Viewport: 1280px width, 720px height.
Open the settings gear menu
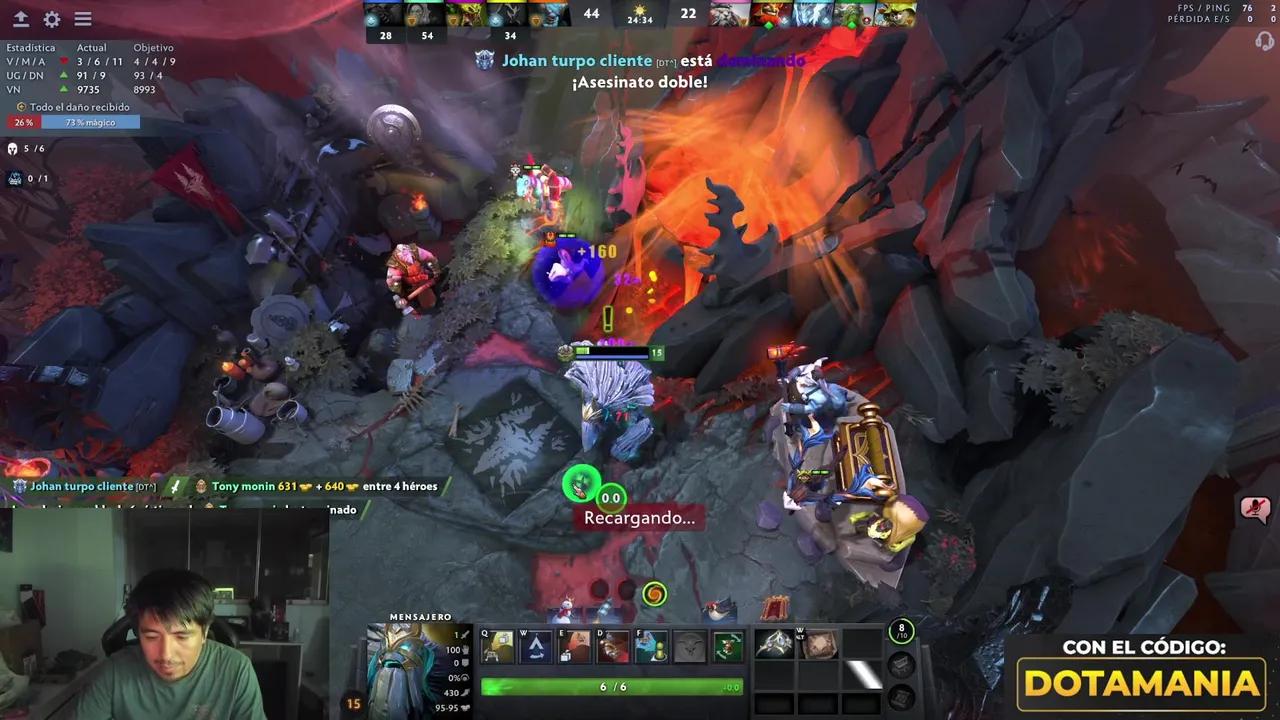(52, 19)
